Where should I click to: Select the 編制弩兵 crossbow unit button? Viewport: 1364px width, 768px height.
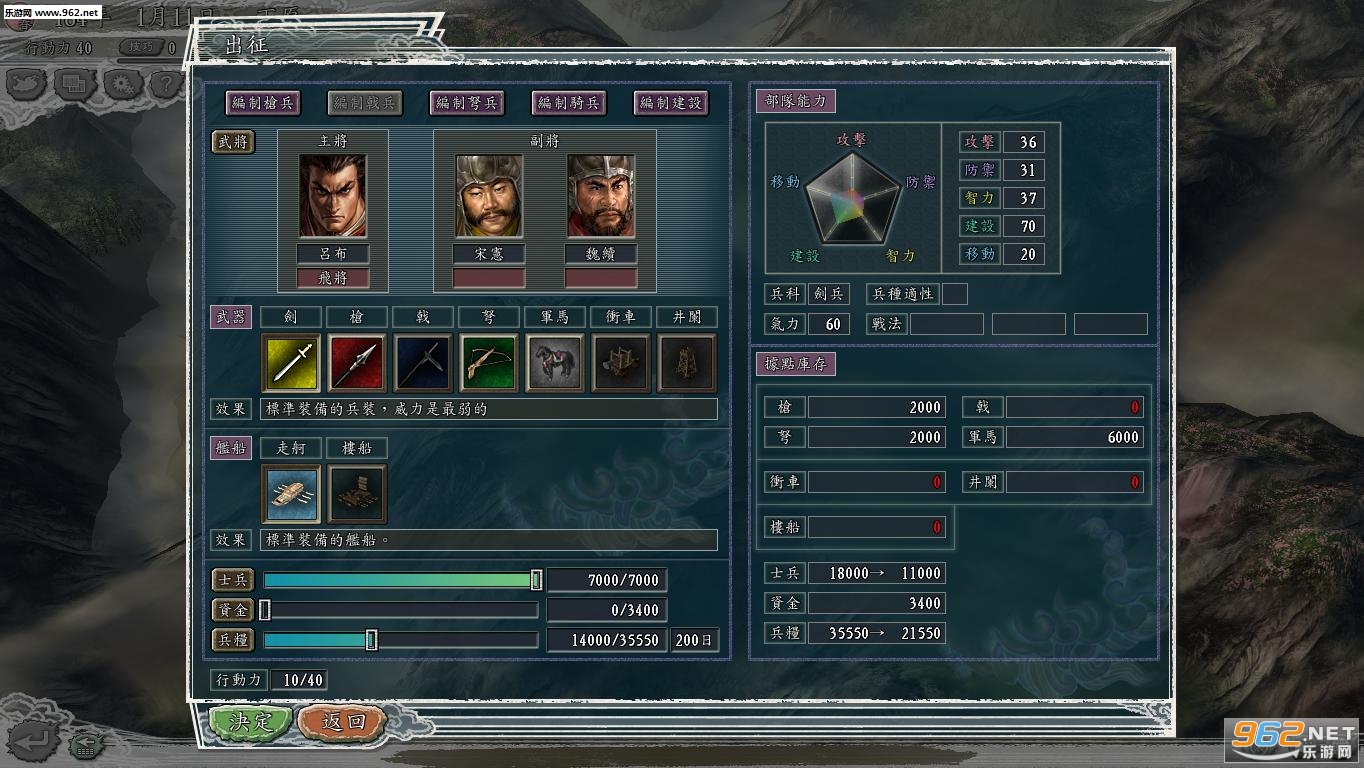point(466,102)
